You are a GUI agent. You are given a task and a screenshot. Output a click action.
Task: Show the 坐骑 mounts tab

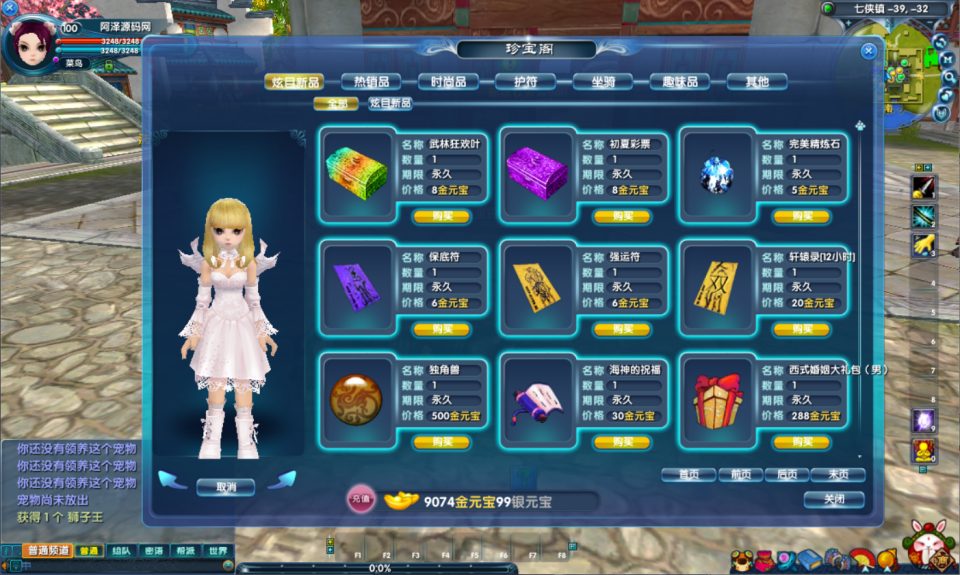(603, 82)
